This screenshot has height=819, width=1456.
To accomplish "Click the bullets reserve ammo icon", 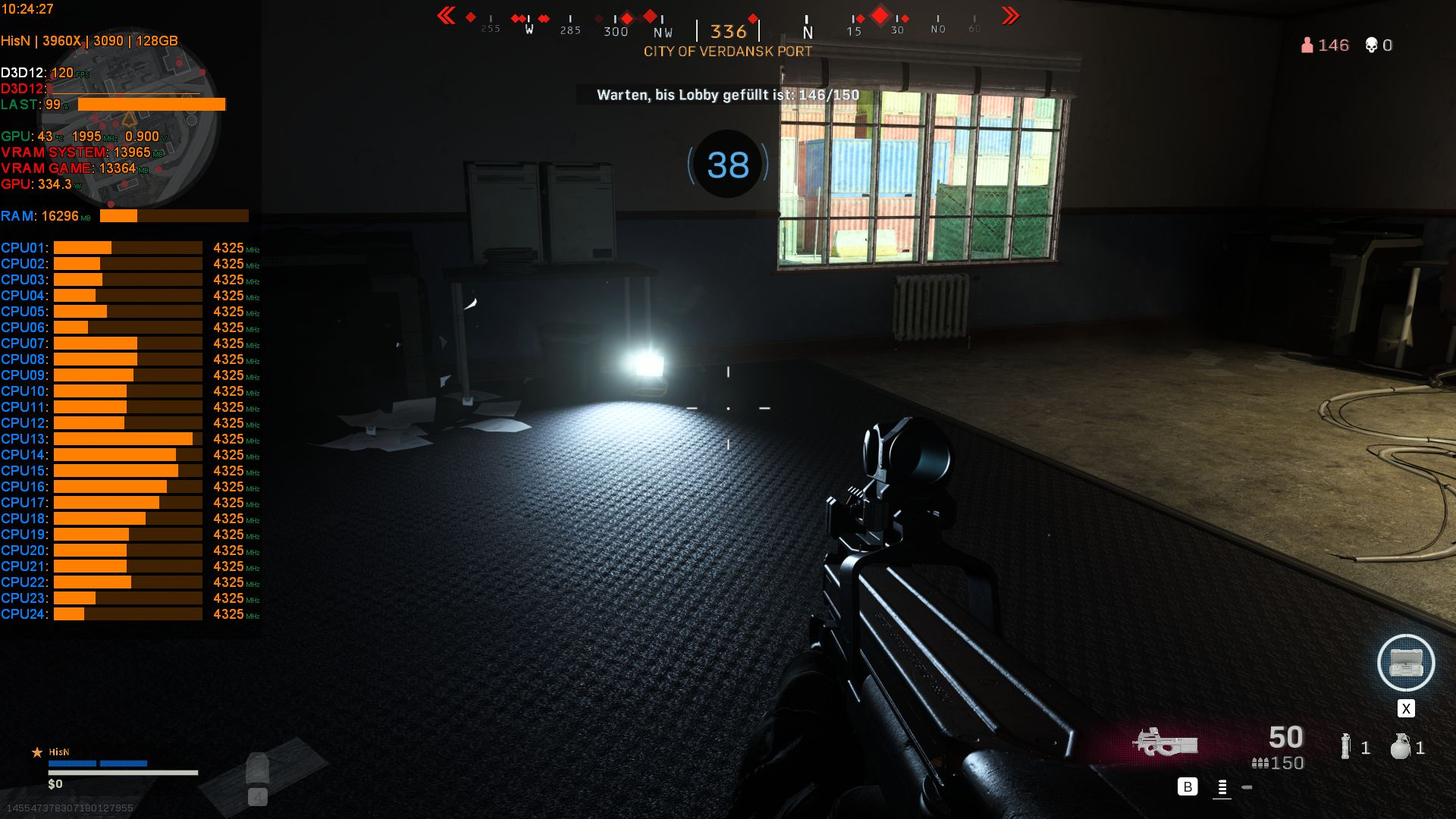I will 1260,764.
